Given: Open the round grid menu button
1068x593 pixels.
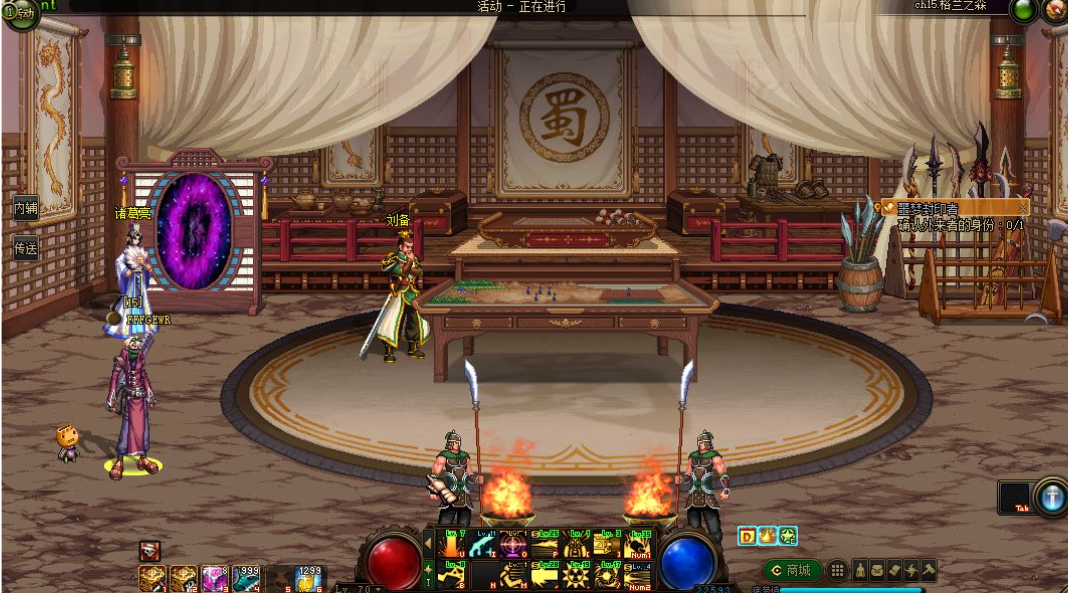Looking at the screenshot, I should tap(838, 570).
